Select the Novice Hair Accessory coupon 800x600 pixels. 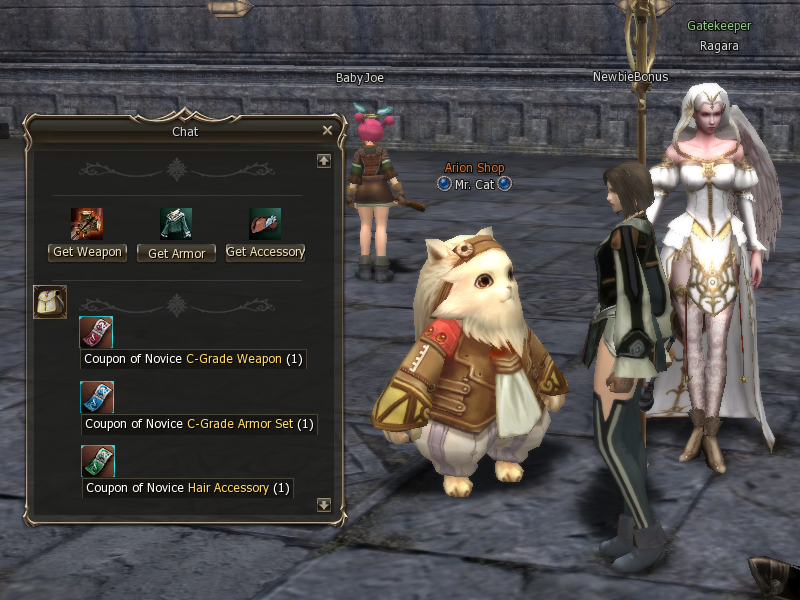(97, 461)
